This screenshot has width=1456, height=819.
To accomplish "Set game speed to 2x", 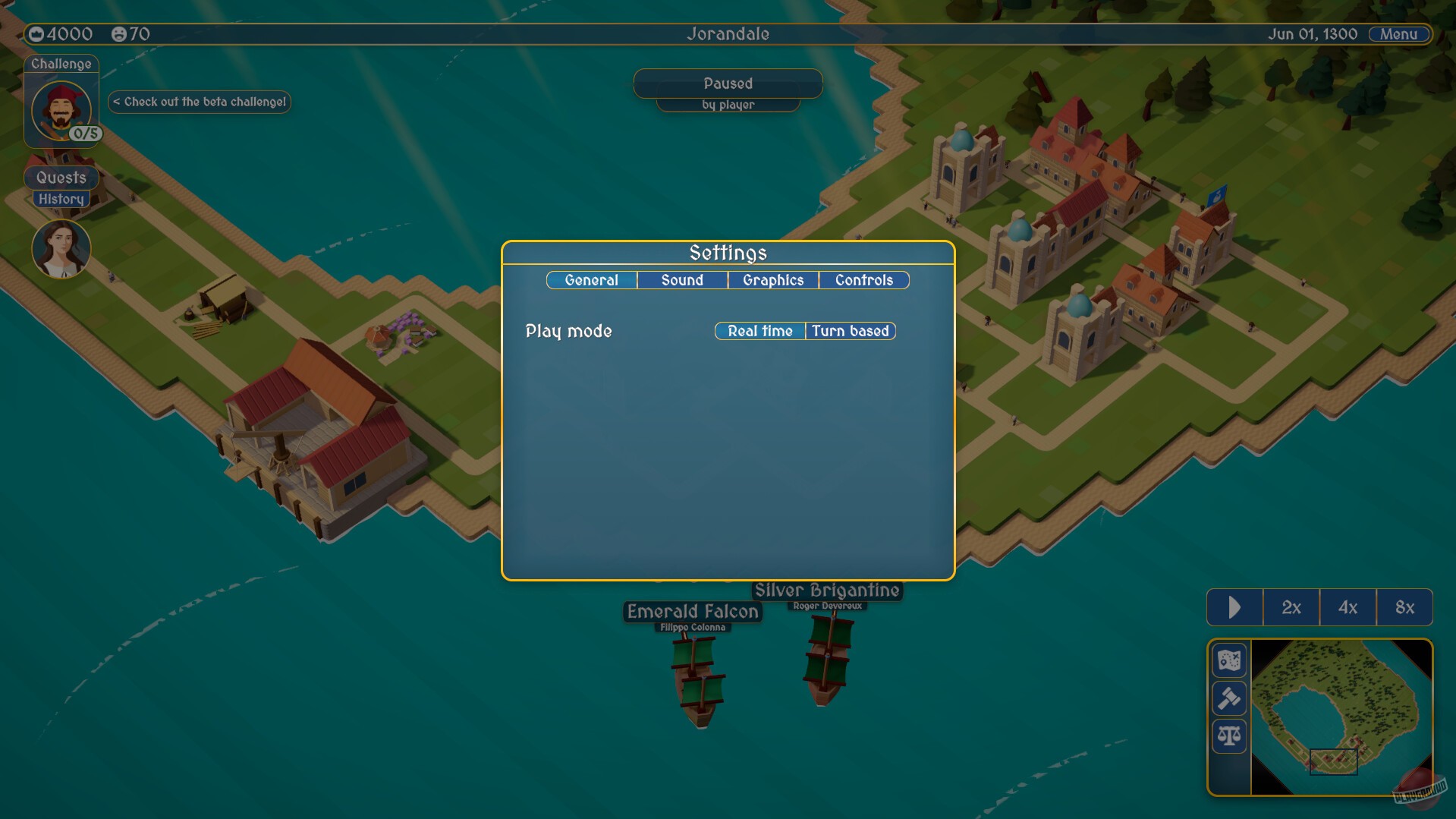I will [x=1291, y=607].
